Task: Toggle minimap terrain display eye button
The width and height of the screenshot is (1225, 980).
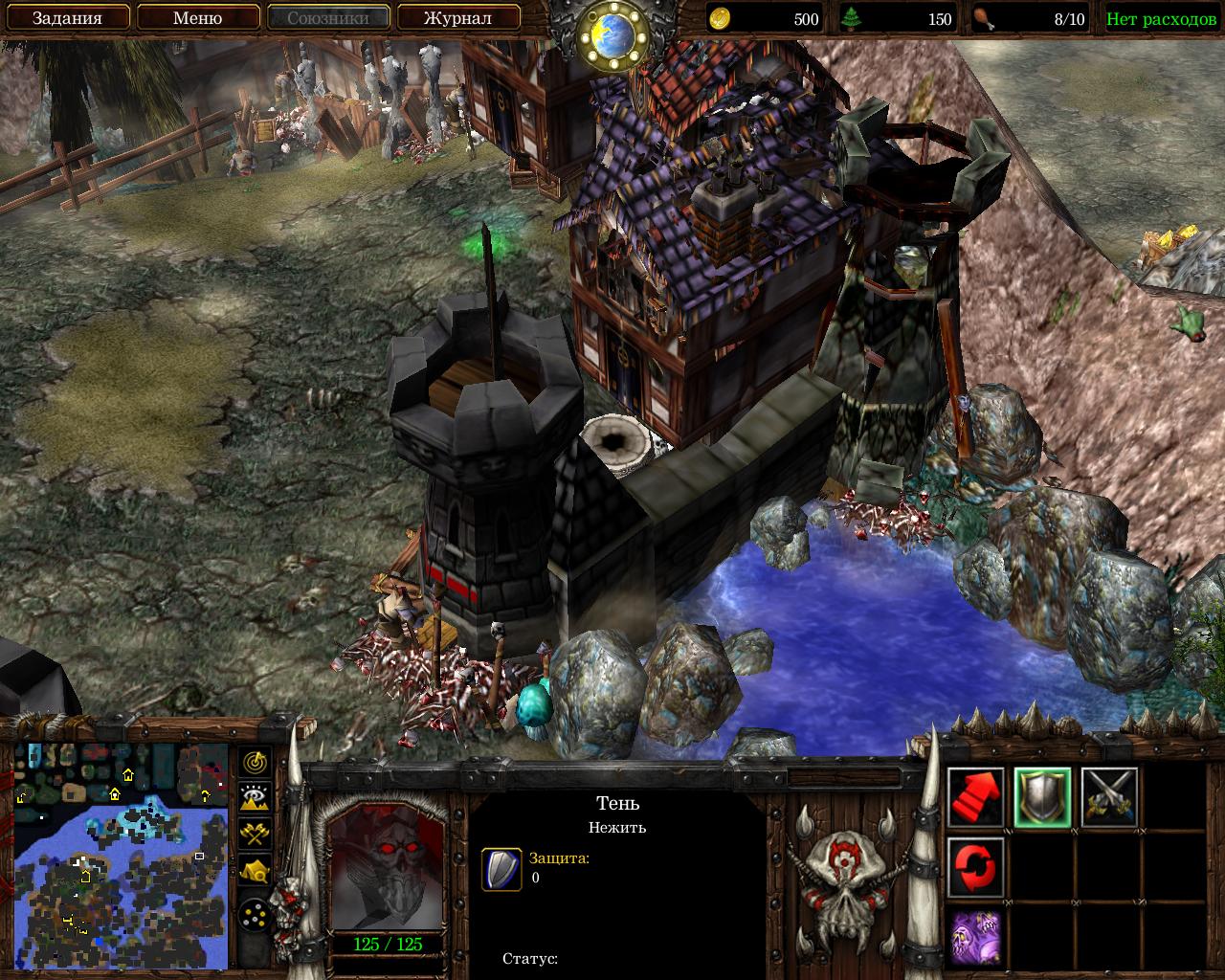Action: click(255, 798)
